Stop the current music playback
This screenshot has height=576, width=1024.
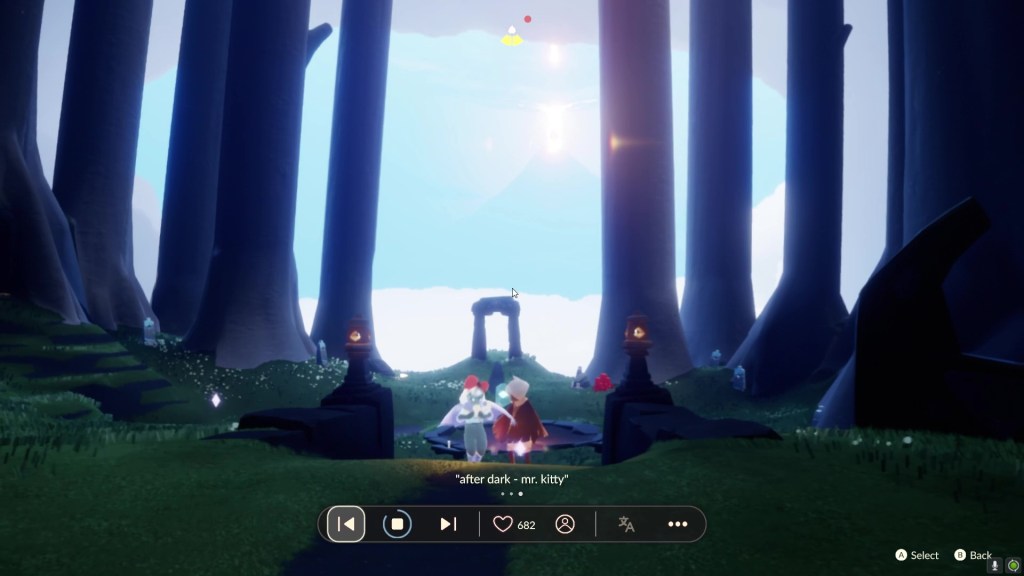pos(397,524)
